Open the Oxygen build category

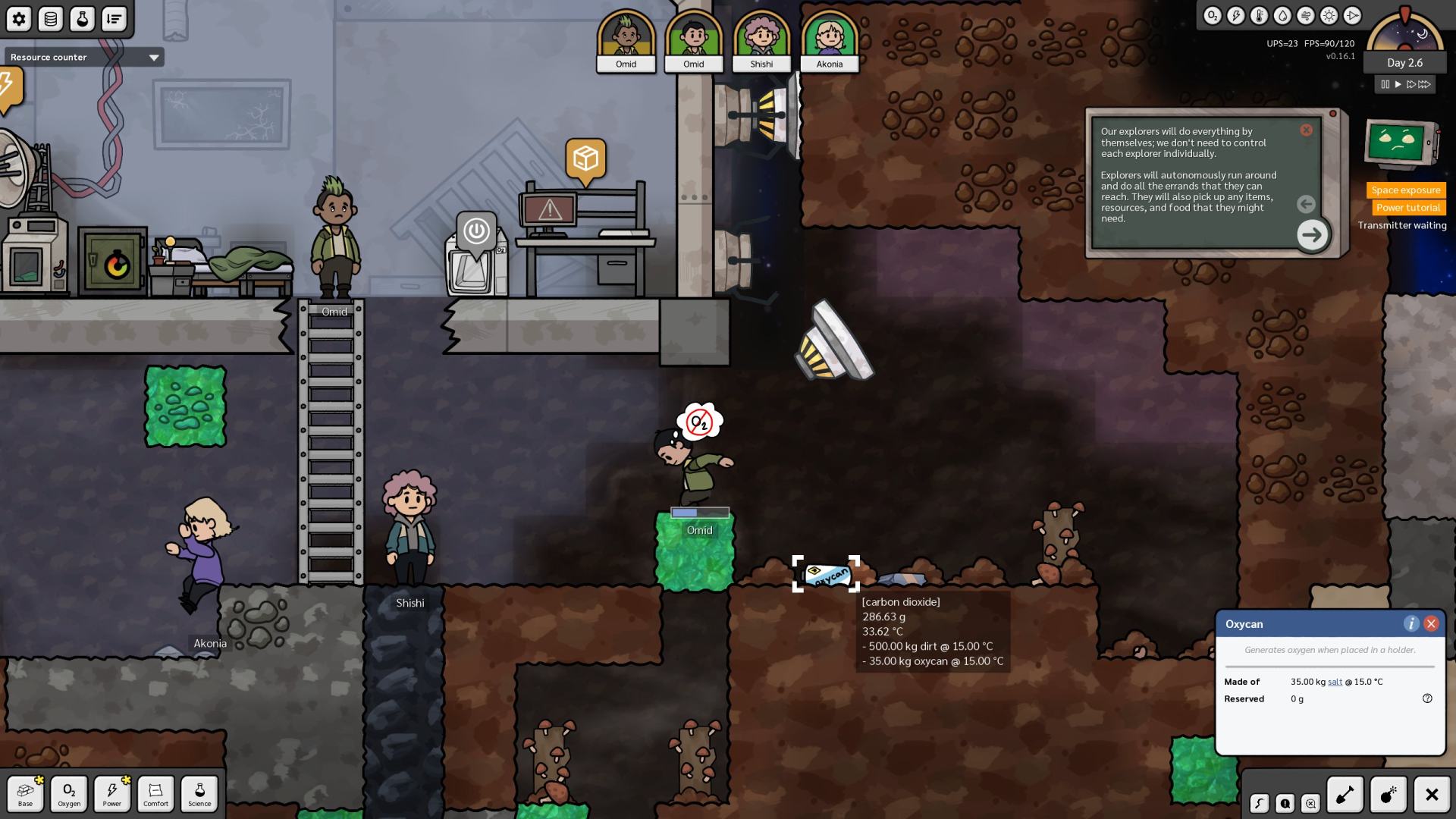pos(69,794)
